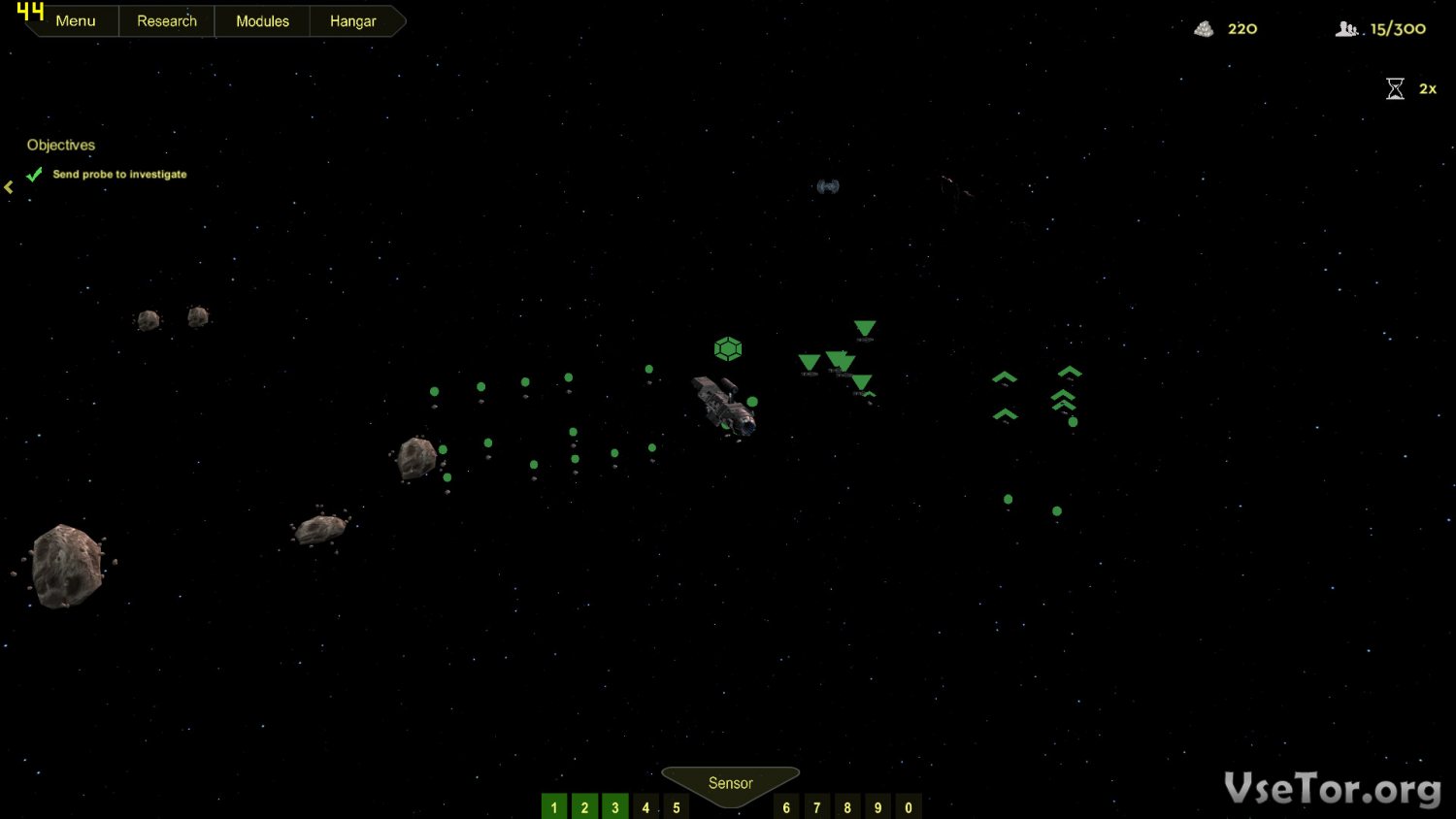Select the green hexagon mothership marker
The width and height of the screenshot is (1456, 819).
click(x=728, y=348)
